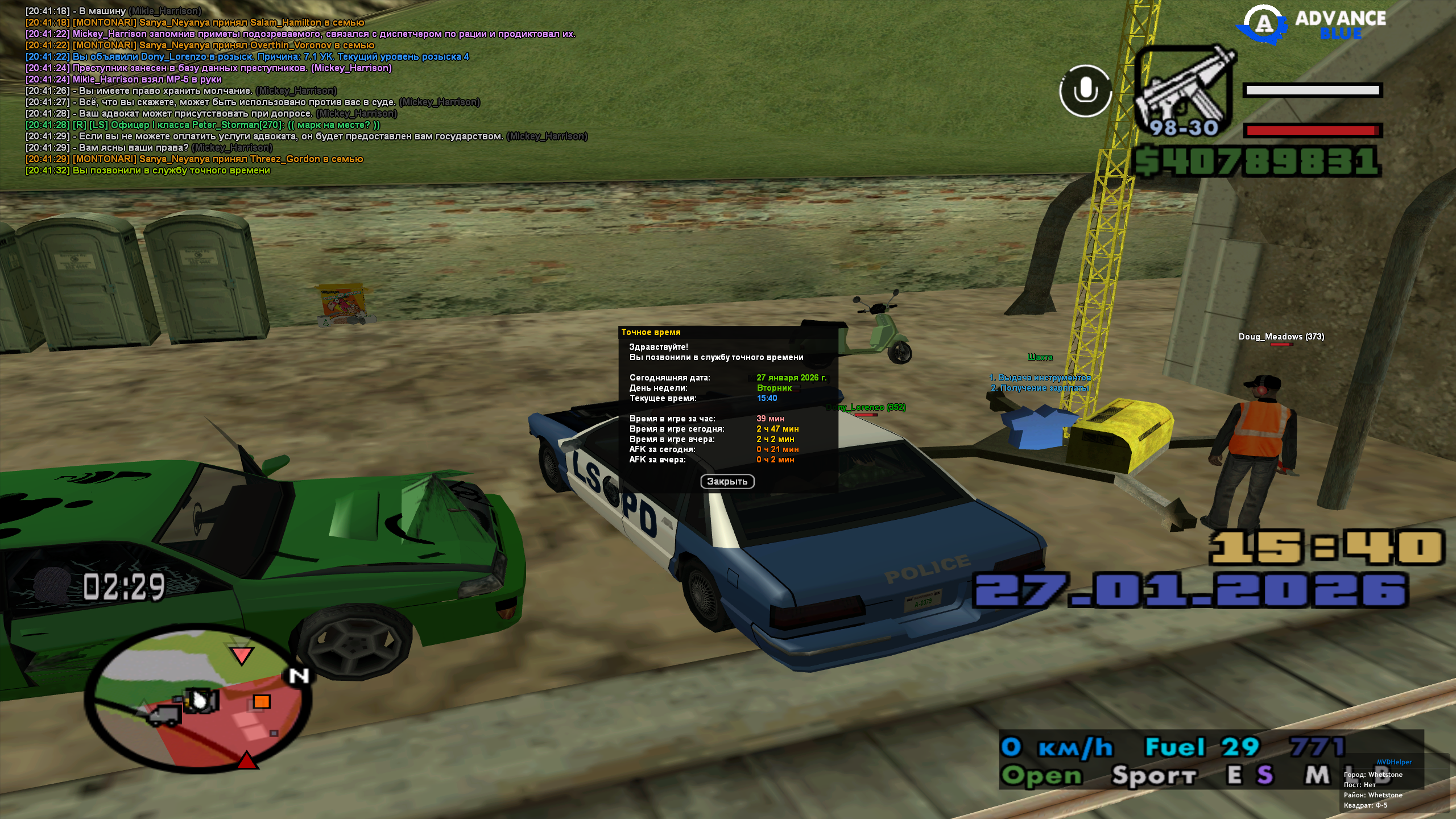Select the MP5 weapon icon
Screen dimensions: 1456x819
click(x=1184, y=91)
